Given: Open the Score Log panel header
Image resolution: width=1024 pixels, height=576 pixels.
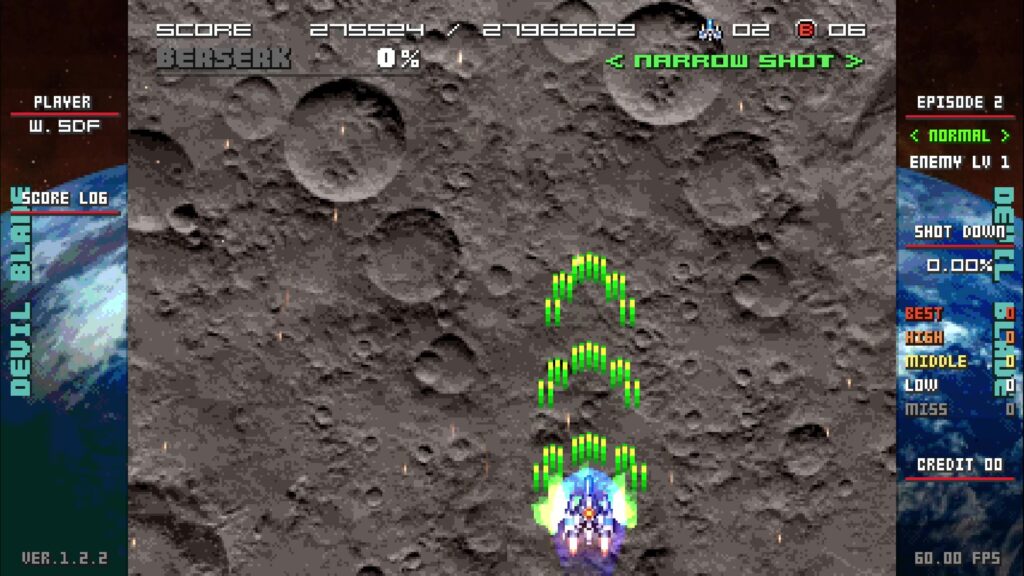Looking at the screenshot, I should pos(64,199).
